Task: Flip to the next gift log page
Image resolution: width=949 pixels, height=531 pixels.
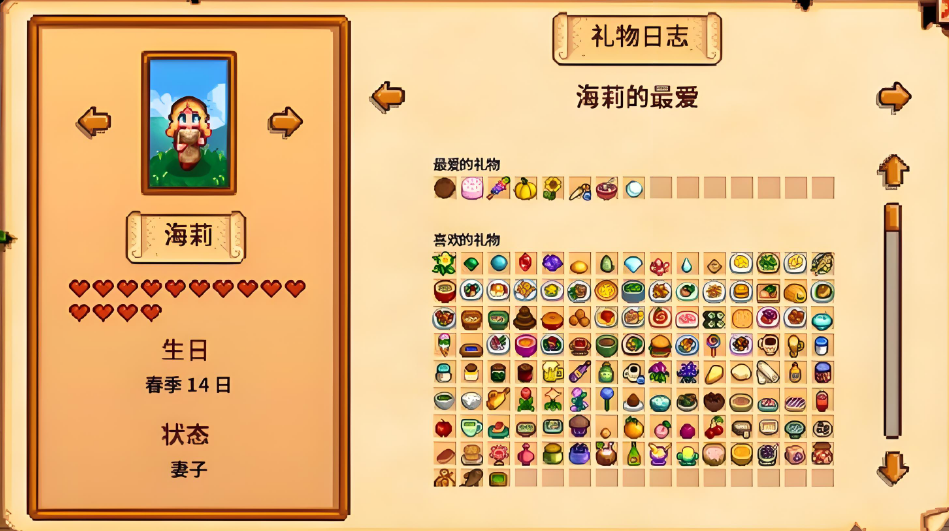Action: coord(894,97)
